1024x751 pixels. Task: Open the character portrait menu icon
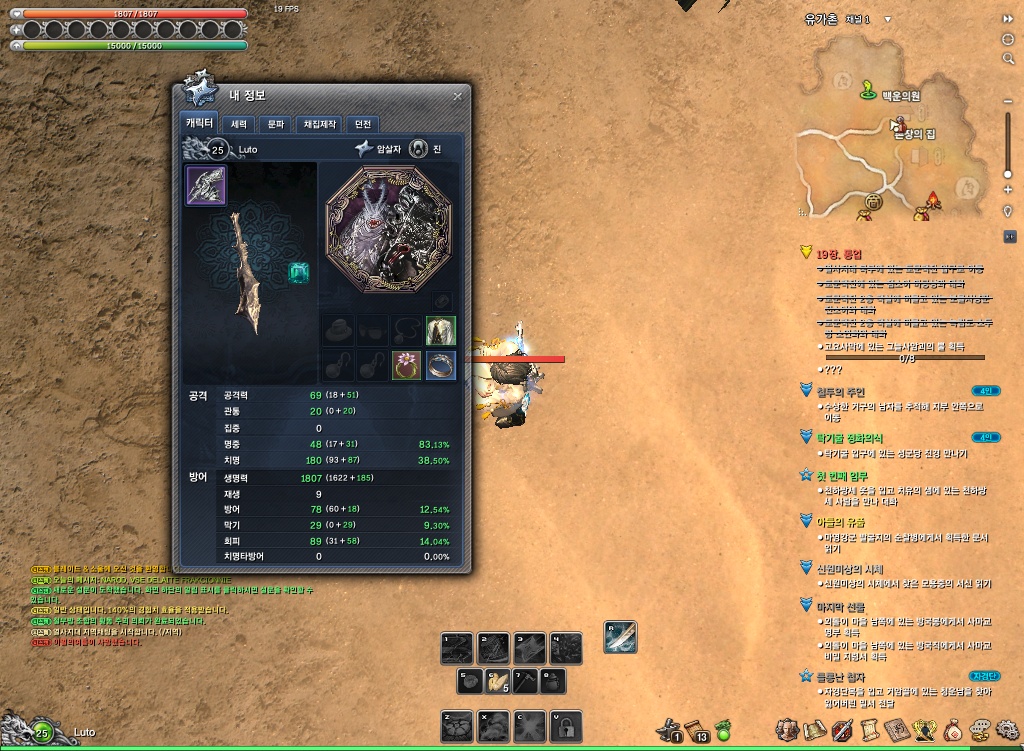787,729
